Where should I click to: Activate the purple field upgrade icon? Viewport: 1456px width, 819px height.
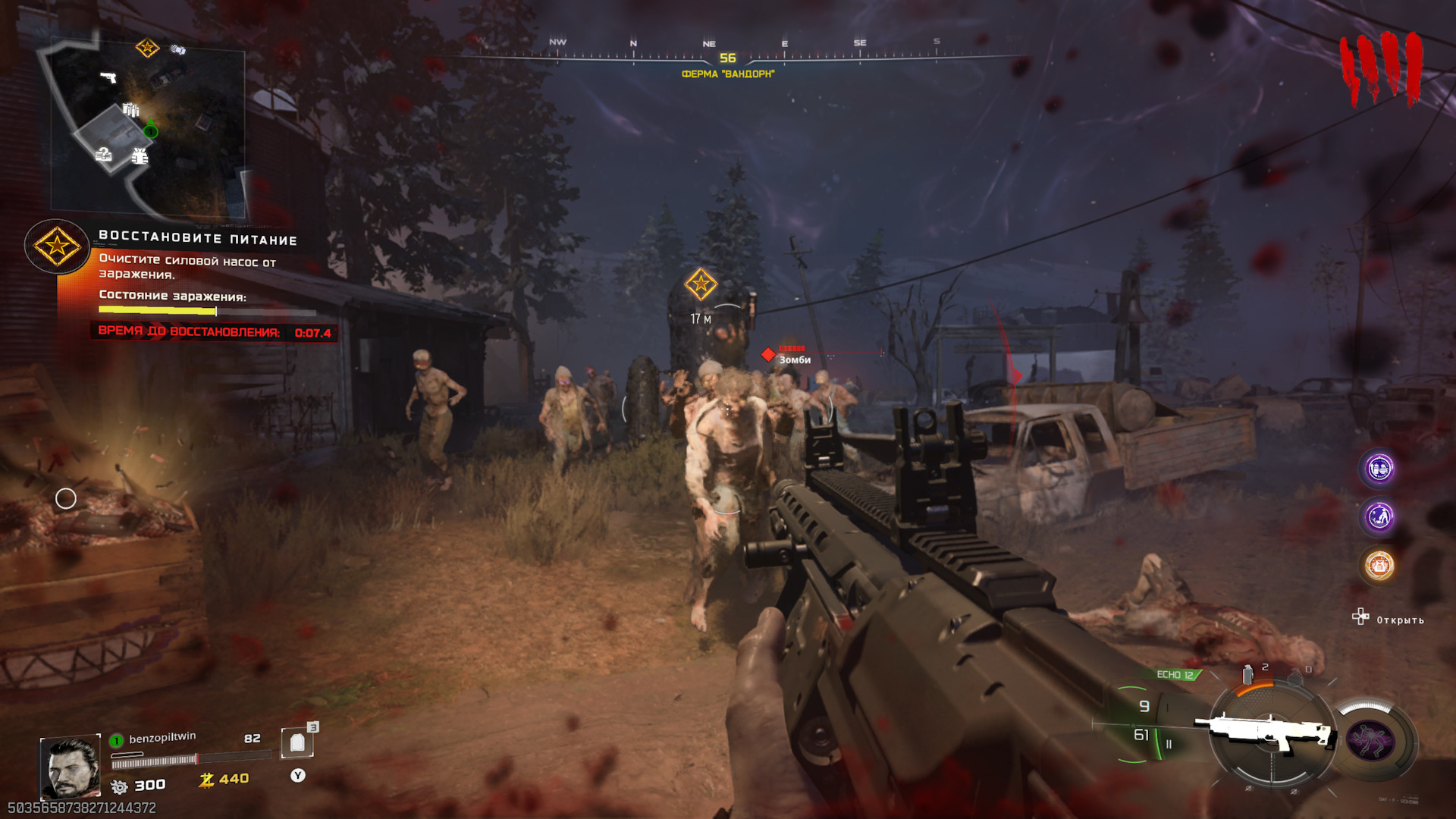point(1370,740)
